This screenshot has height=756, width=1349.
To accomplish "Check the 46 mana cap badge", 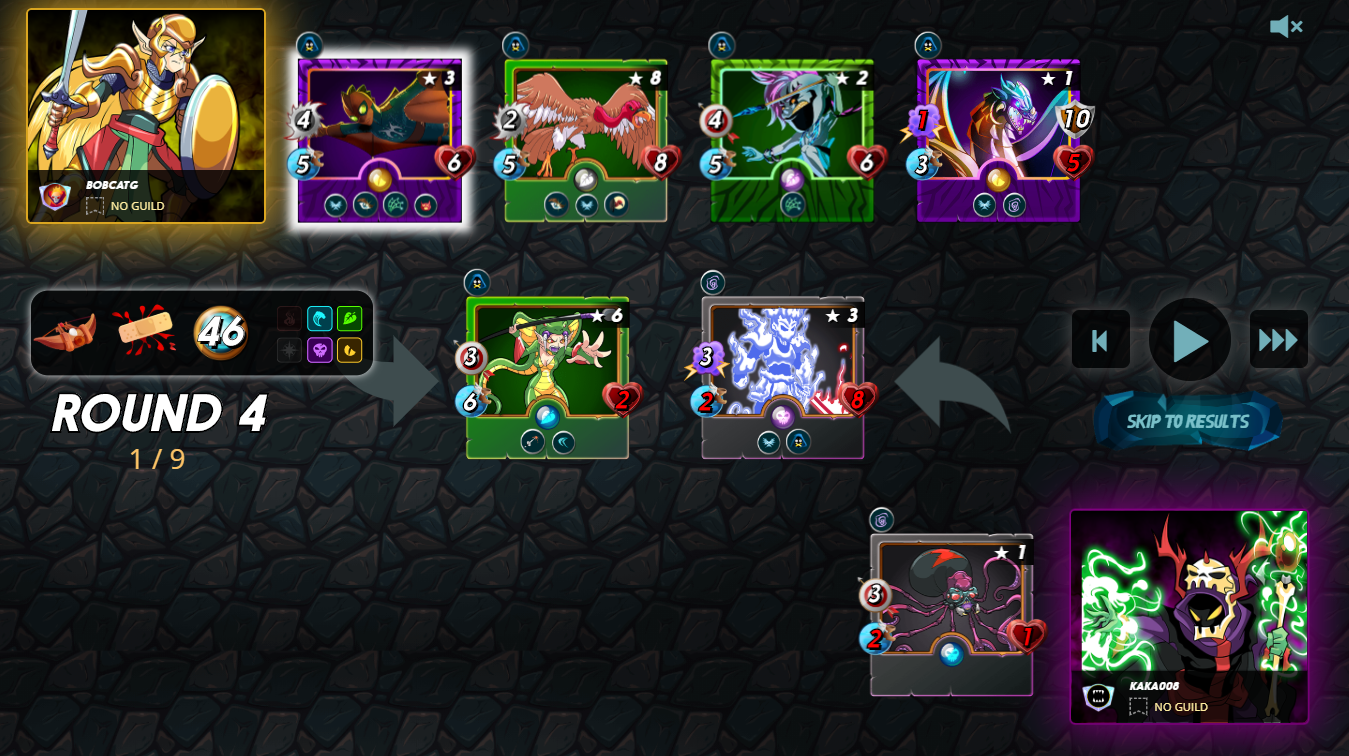I will click(x=221, y=332).
